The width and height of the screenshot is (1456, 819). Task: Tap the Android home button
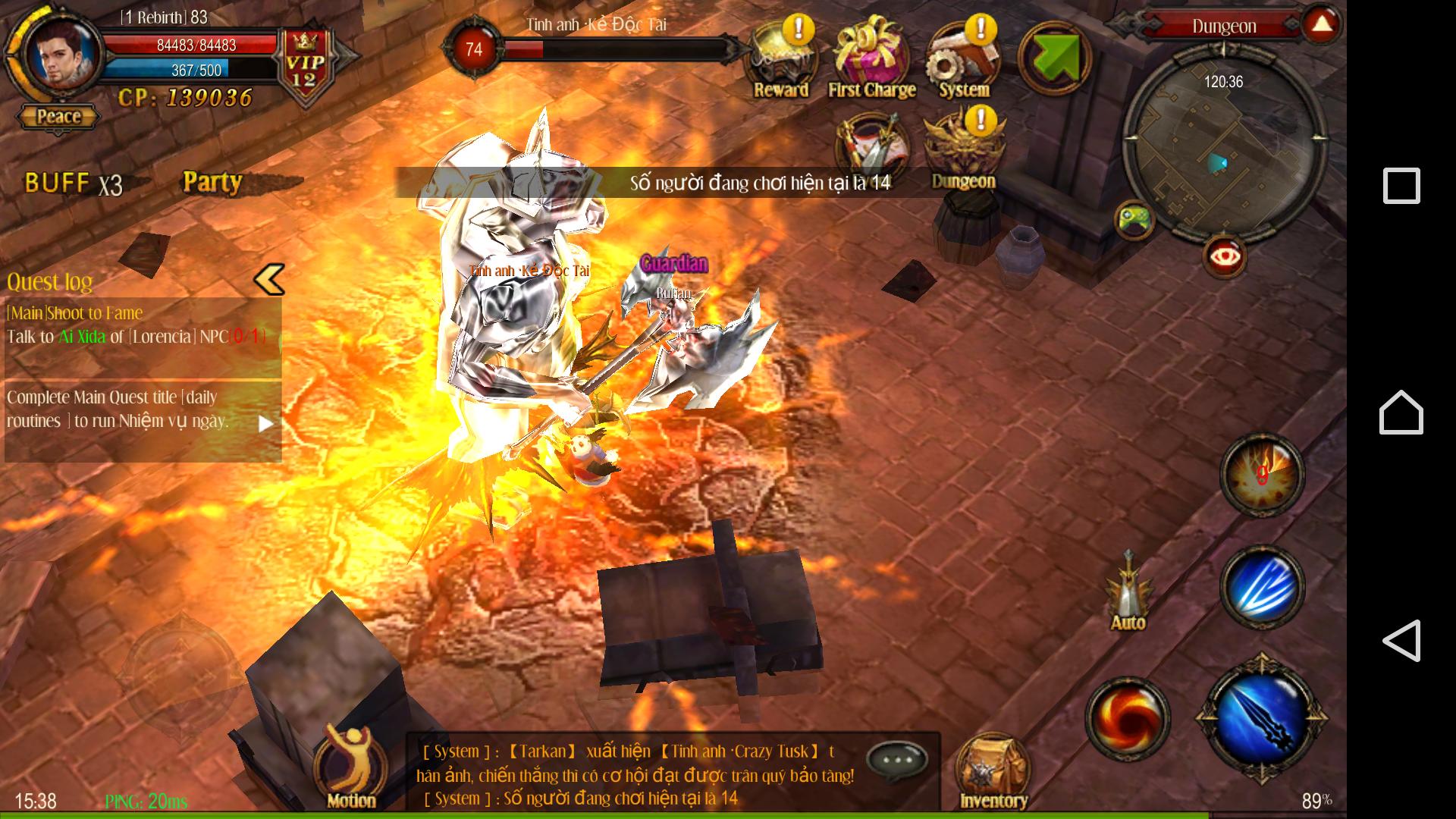1401,413
